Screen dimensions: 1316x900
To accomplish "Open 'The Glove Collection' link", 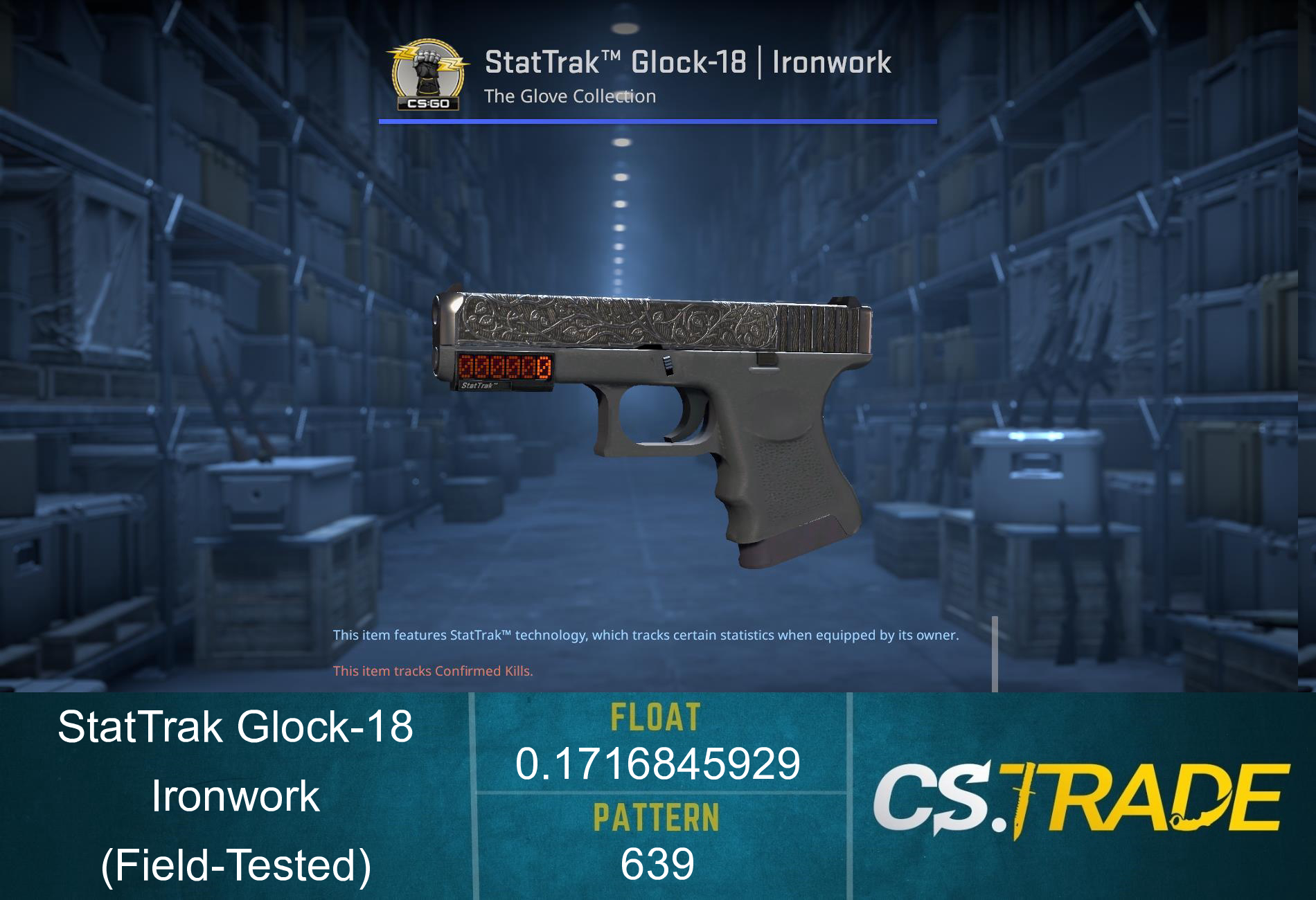I will click(569, 97).
